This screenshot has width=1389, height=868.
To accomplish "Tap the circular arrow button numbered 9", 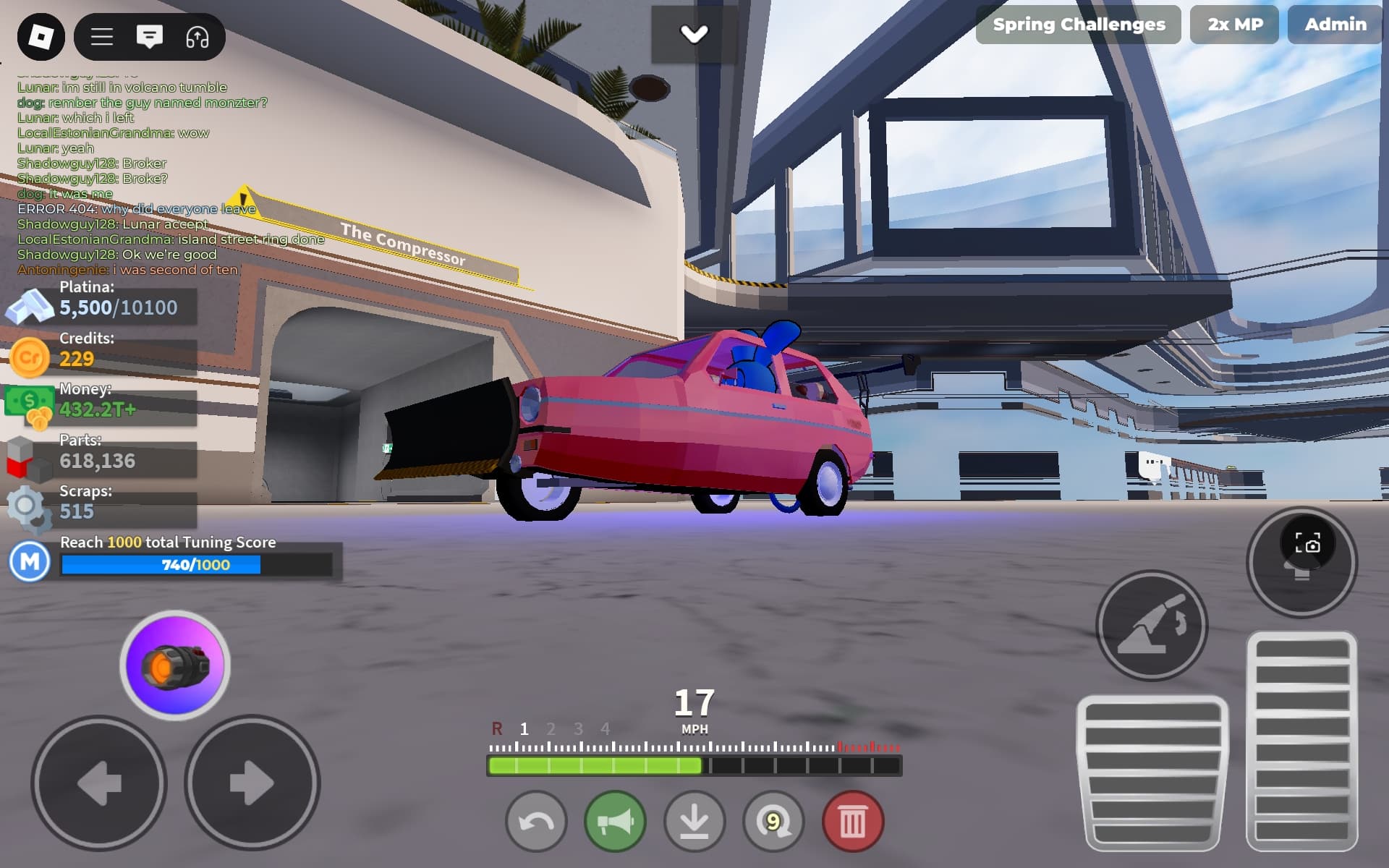I will [773, 822].
